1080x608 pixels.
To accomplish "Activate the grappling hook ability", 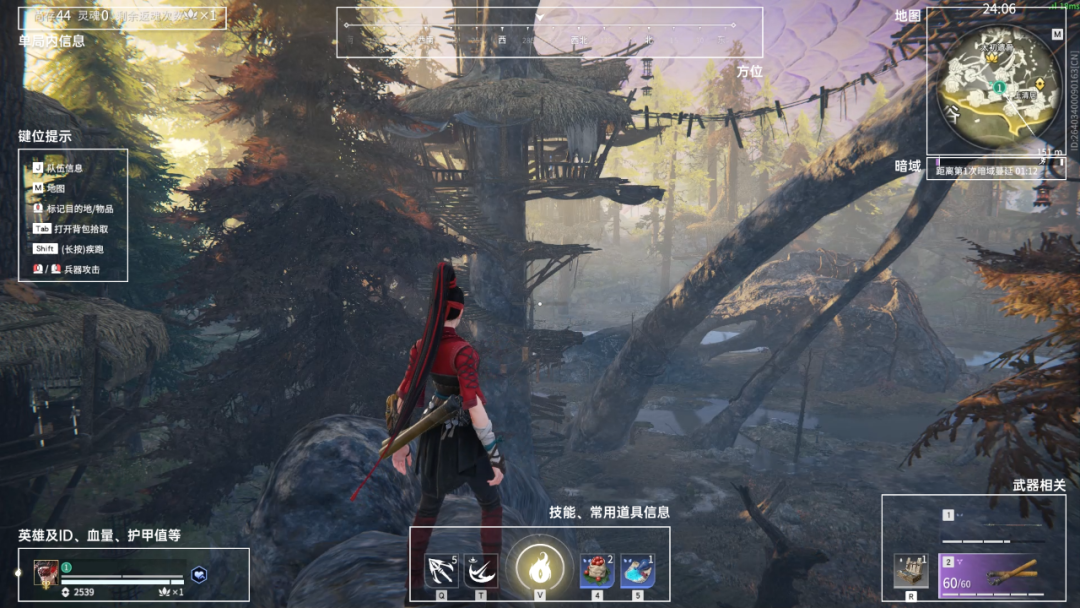I will pyautogui.click(x=441, y=571).
